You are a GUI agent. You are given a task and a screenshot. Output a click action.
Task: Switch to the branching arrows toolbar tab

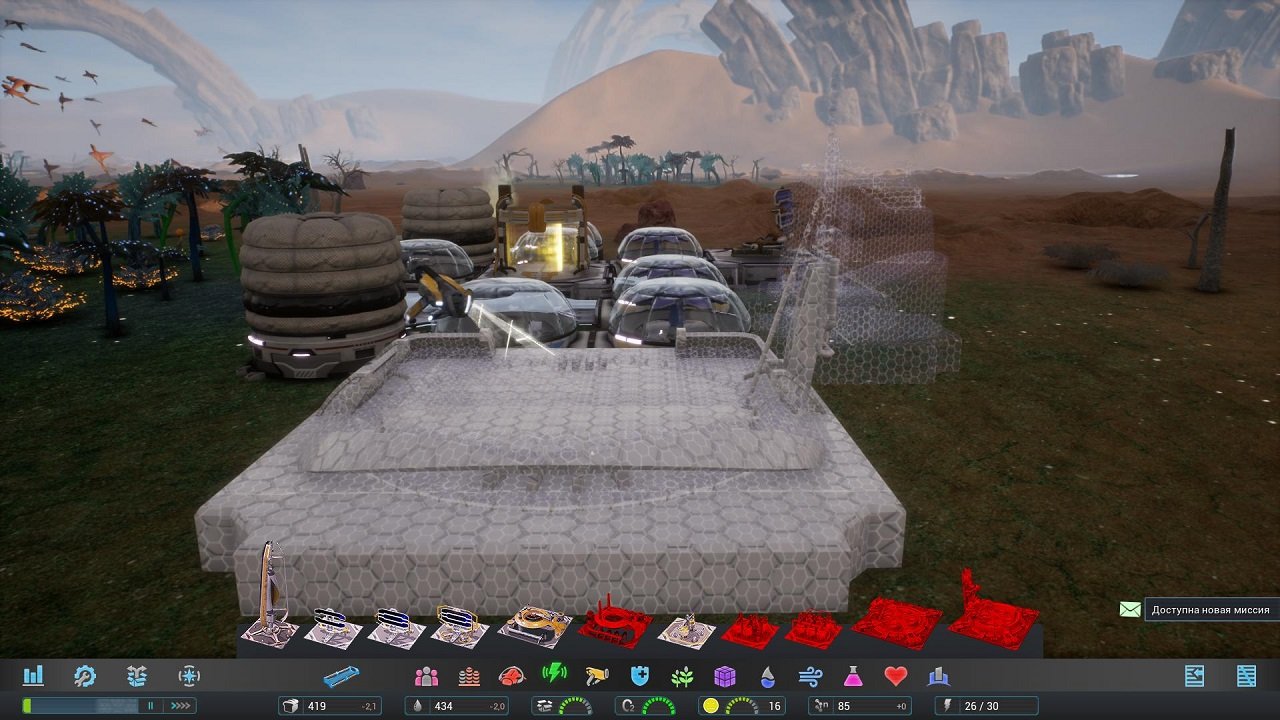(x=136, y=676)
